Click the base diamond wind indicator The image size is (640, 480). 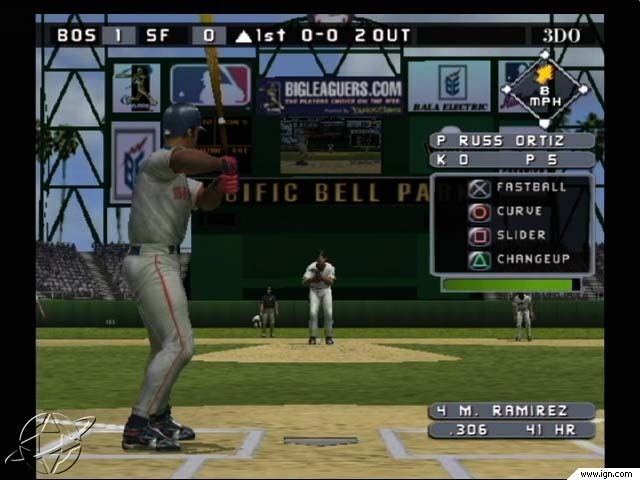pyautogui.click(x=545, y=89)
